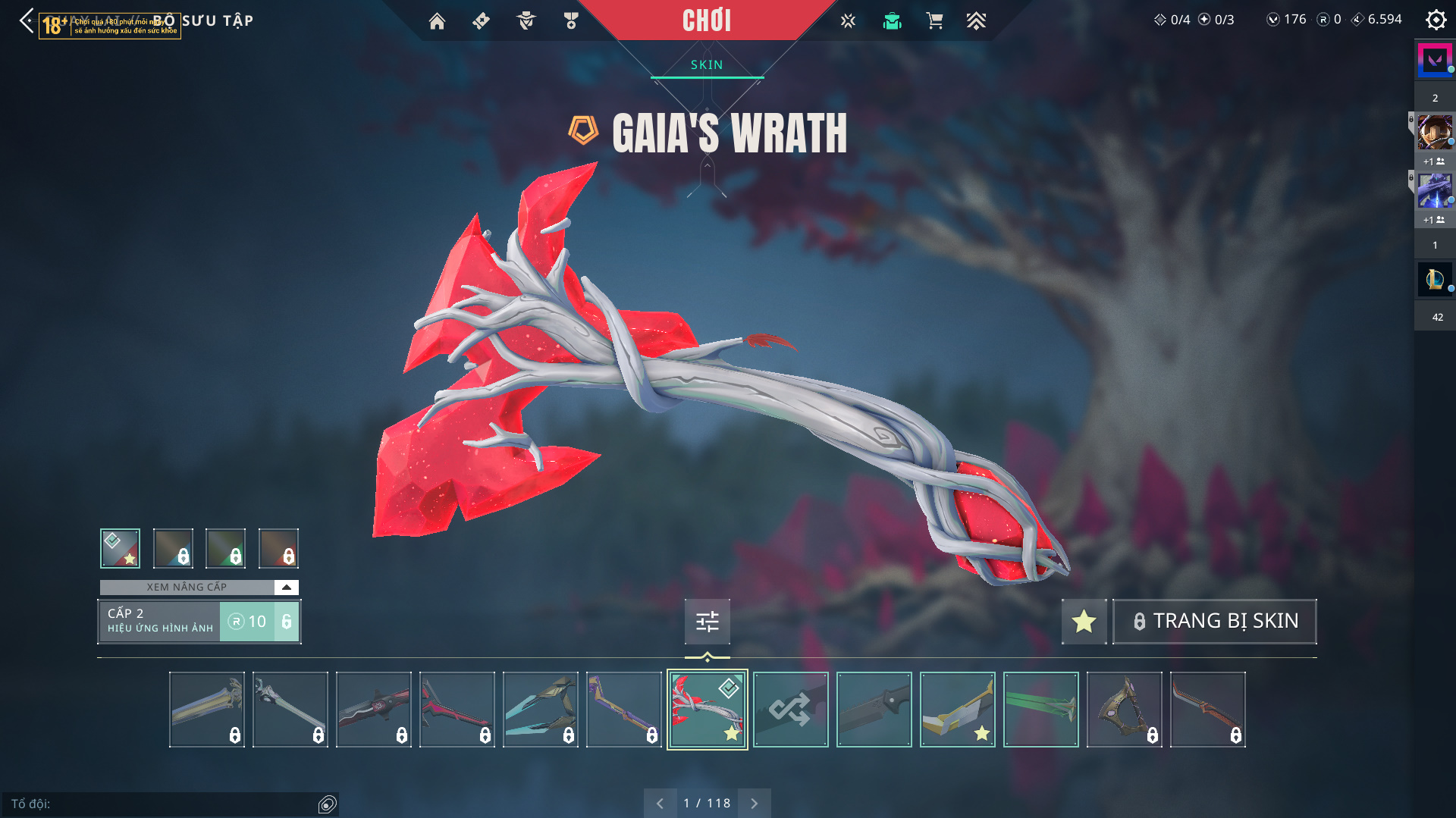This screenshot has width=1456, height=818.
Task: Select the Gaia's Wrath axe thumbnail
Action: (x=707, y=710)
